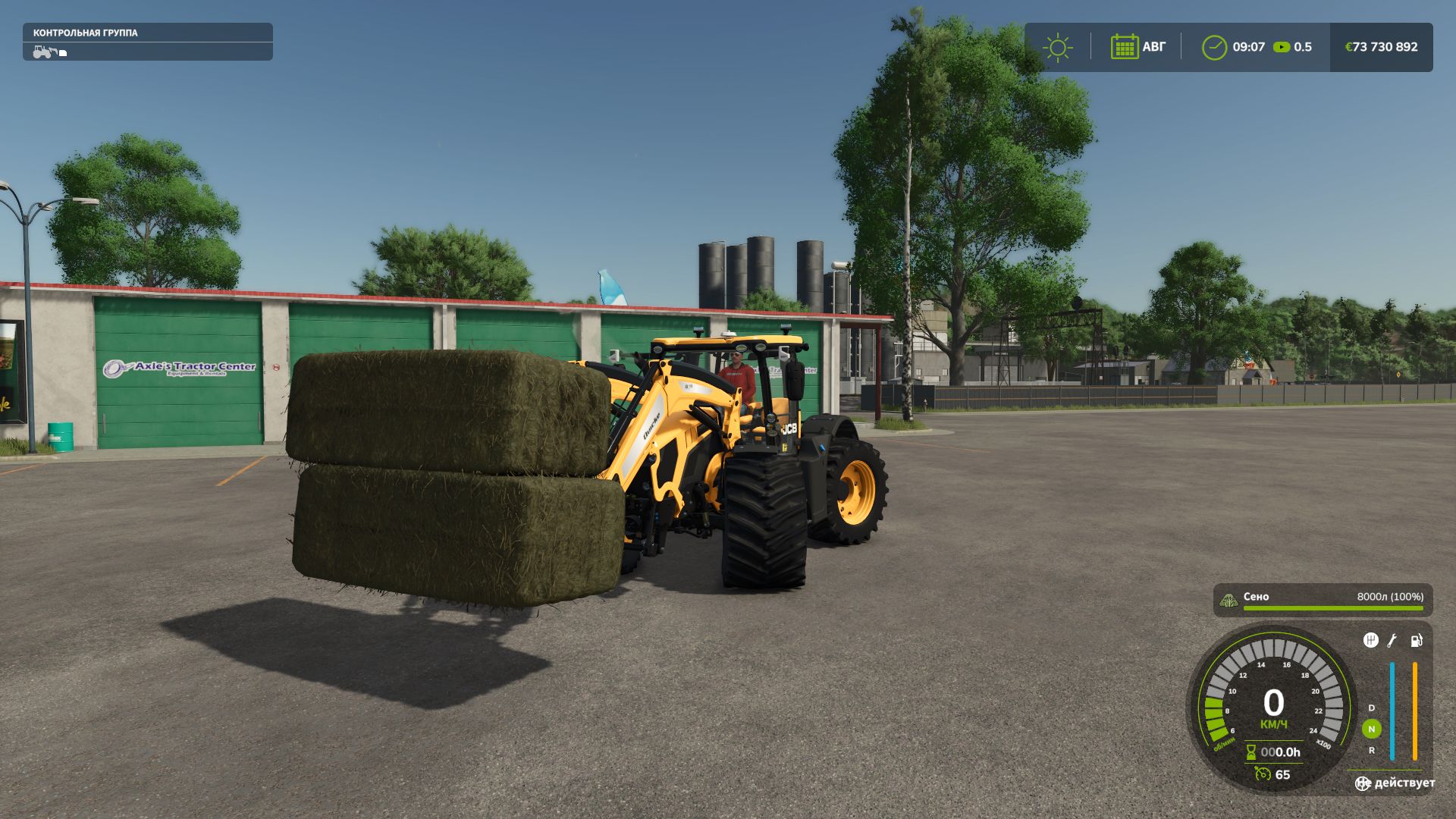The height and width of the screenshot is (819, 1456).
Task: Click the wrench maintenance icon
Action: (x=1392, y=642)
